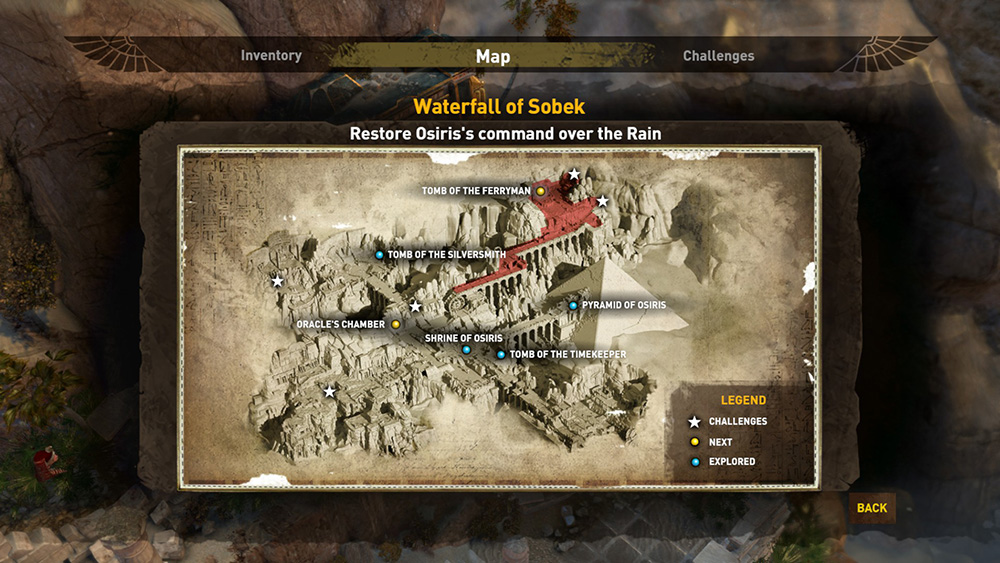Viewport: 1000px width, 563px height.
Task: Click the Back button
Action: pos(871,508)
